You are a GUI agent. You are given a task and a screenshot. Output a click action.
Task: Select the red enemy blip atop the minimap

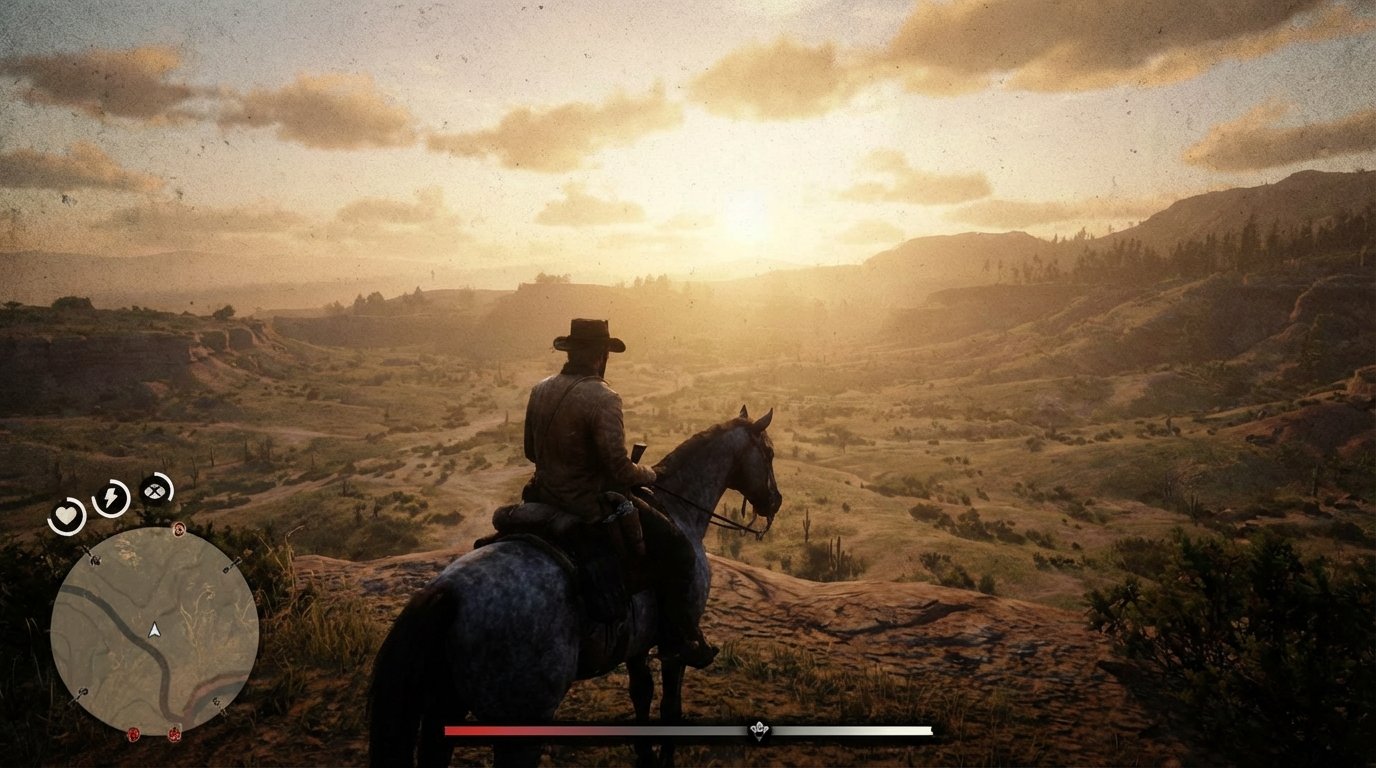179,529
